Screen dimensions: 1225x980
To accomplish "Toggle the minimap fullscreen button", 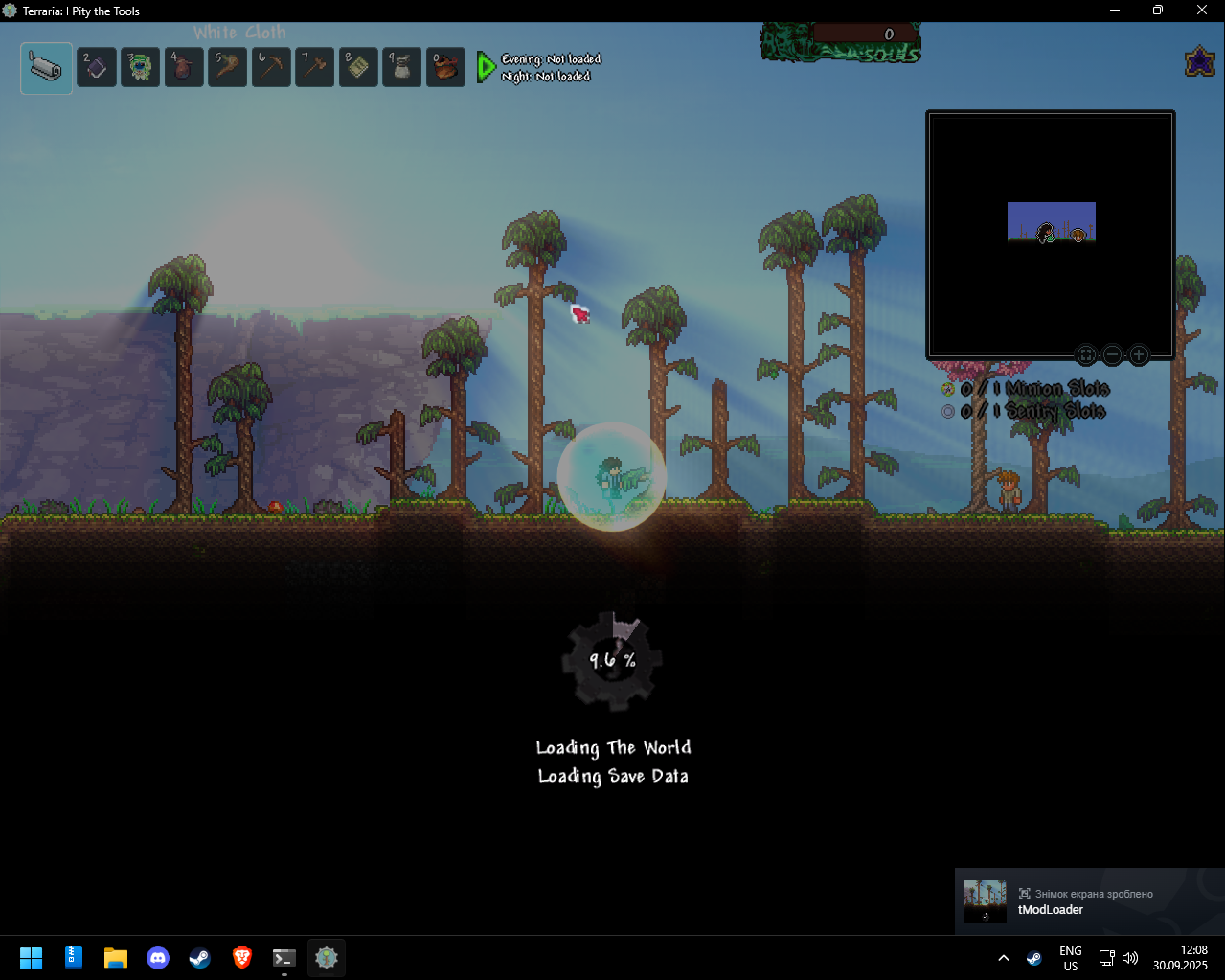I will [x=1086, y=355].
